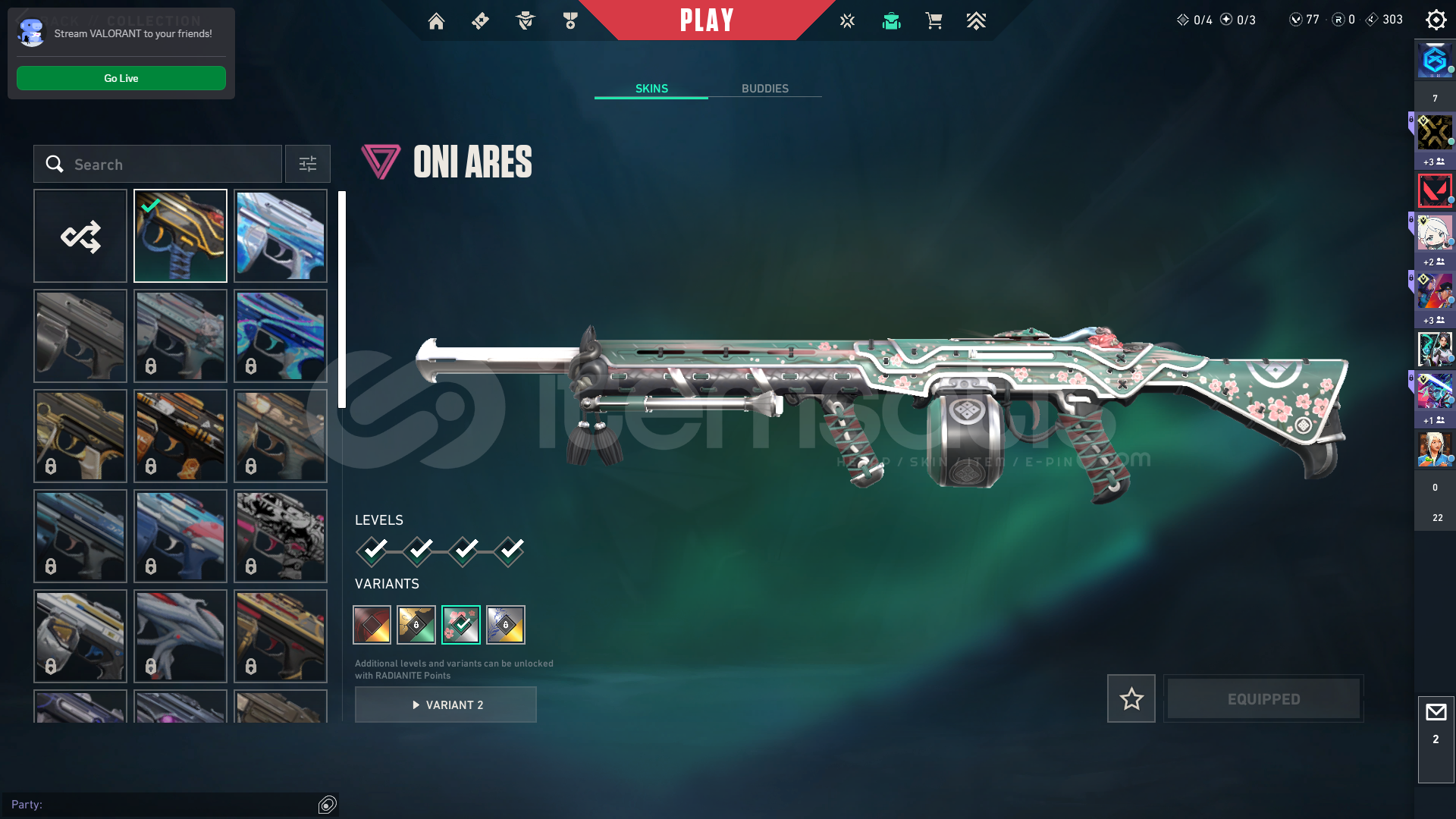Choose the randomize skin tile
This screenshot has width=1456, height=819.
[80, 236]
